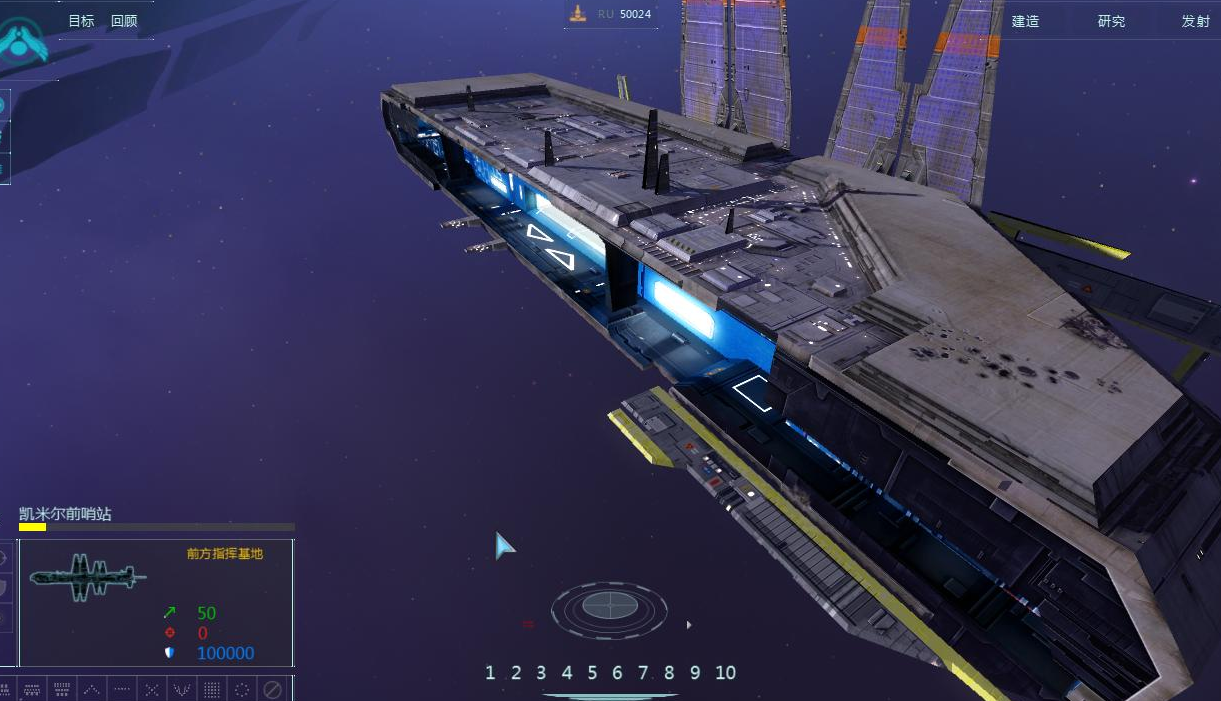The height and width of the screenshot is (701, 1221).
Task: Choose the straight dotted line formation icon
Action: (121, 689)
